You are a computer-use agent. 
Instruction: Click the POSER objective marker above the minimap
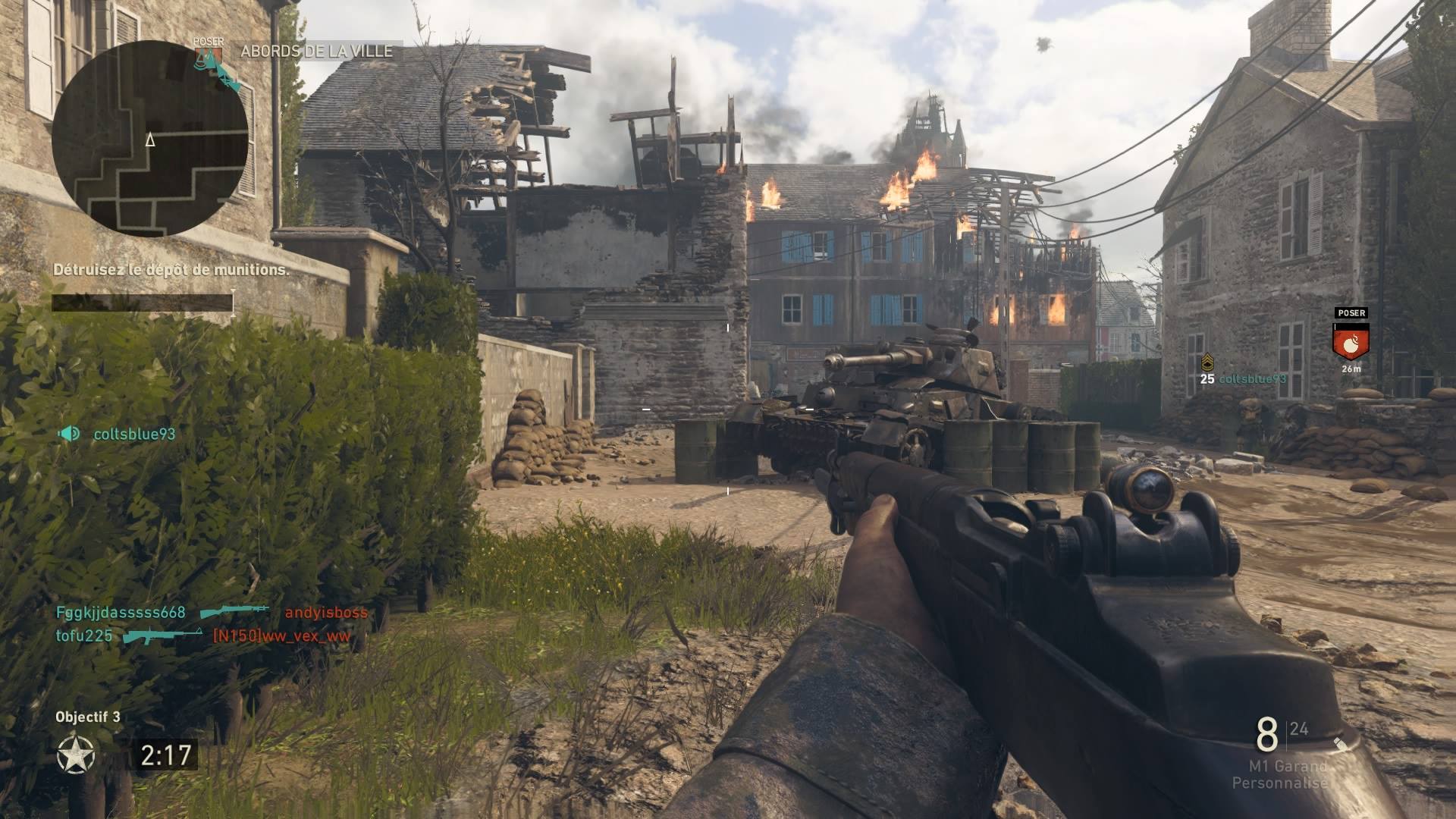pos(208,53)
